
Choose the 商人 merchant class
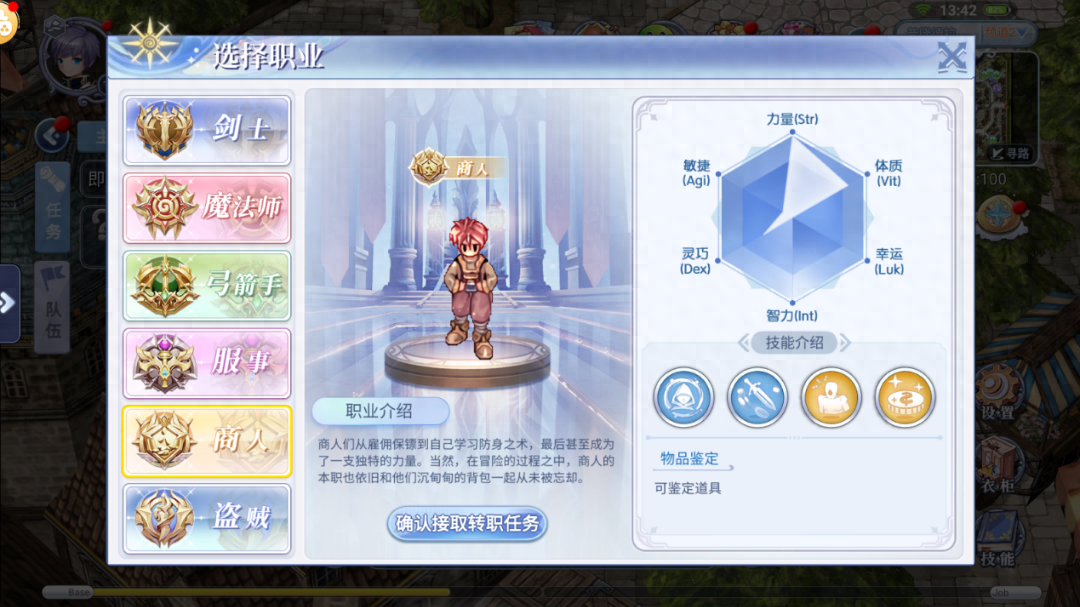tap(207, 441)
